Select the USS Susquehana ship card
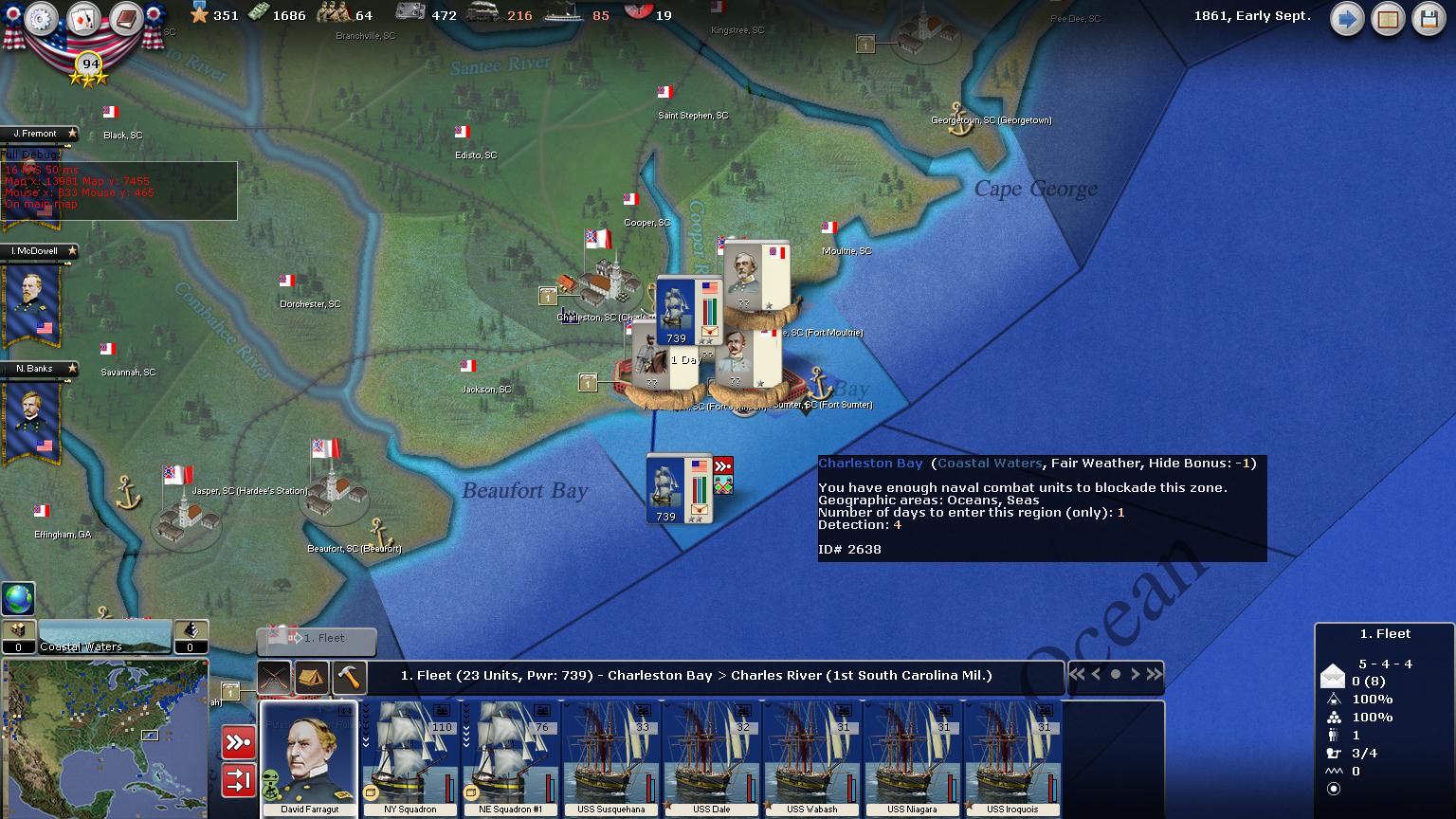The width and height of the screenshot is (1456, 819). (611, 758)
